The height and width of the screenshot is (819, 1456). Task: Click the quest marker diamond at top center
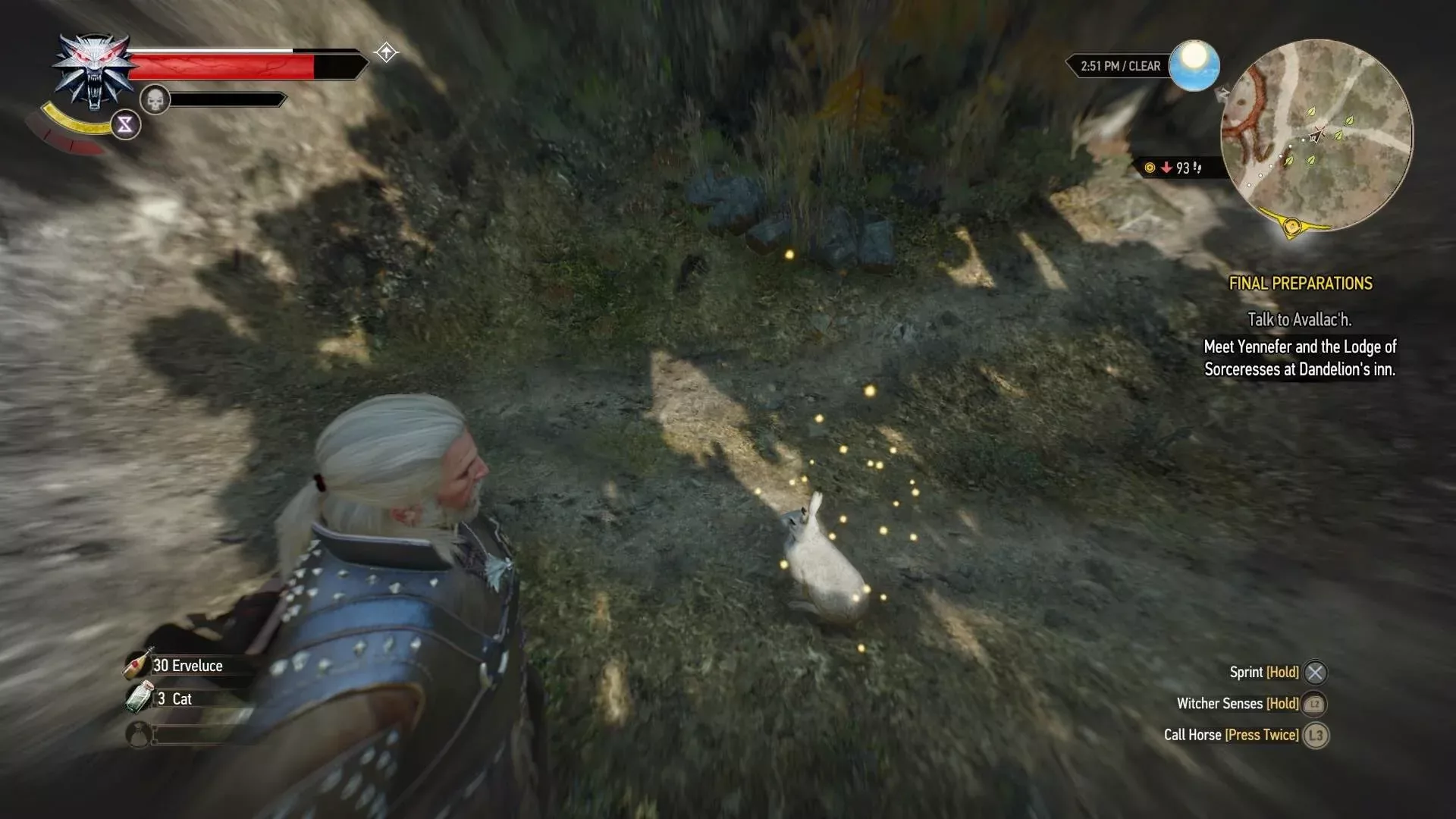click(387, 52)
